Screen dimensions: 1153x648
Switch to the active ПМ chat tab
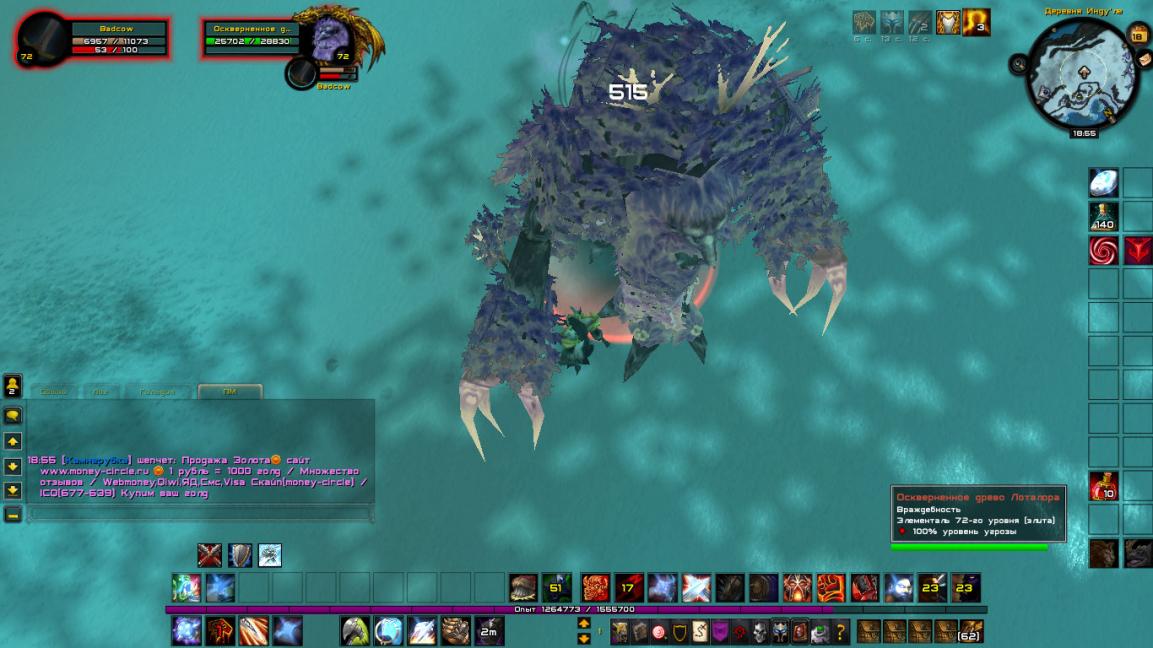pos(230,391)
